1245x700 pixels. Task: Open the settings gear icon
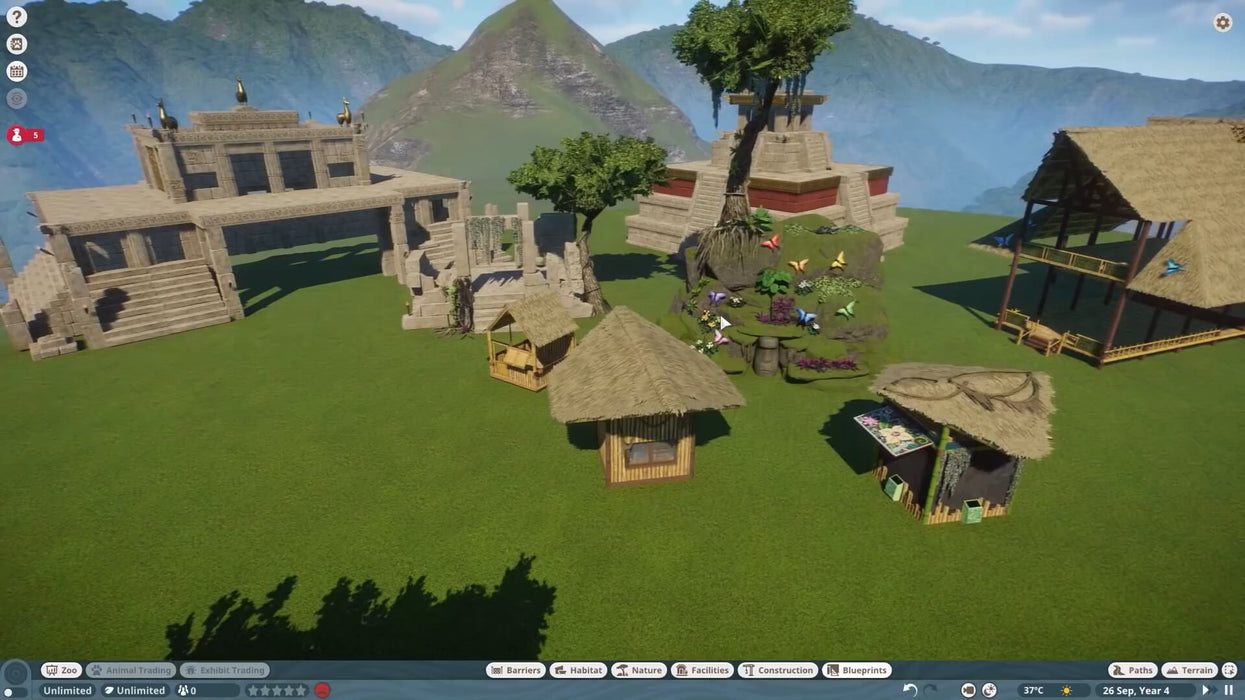[1223, 22]
